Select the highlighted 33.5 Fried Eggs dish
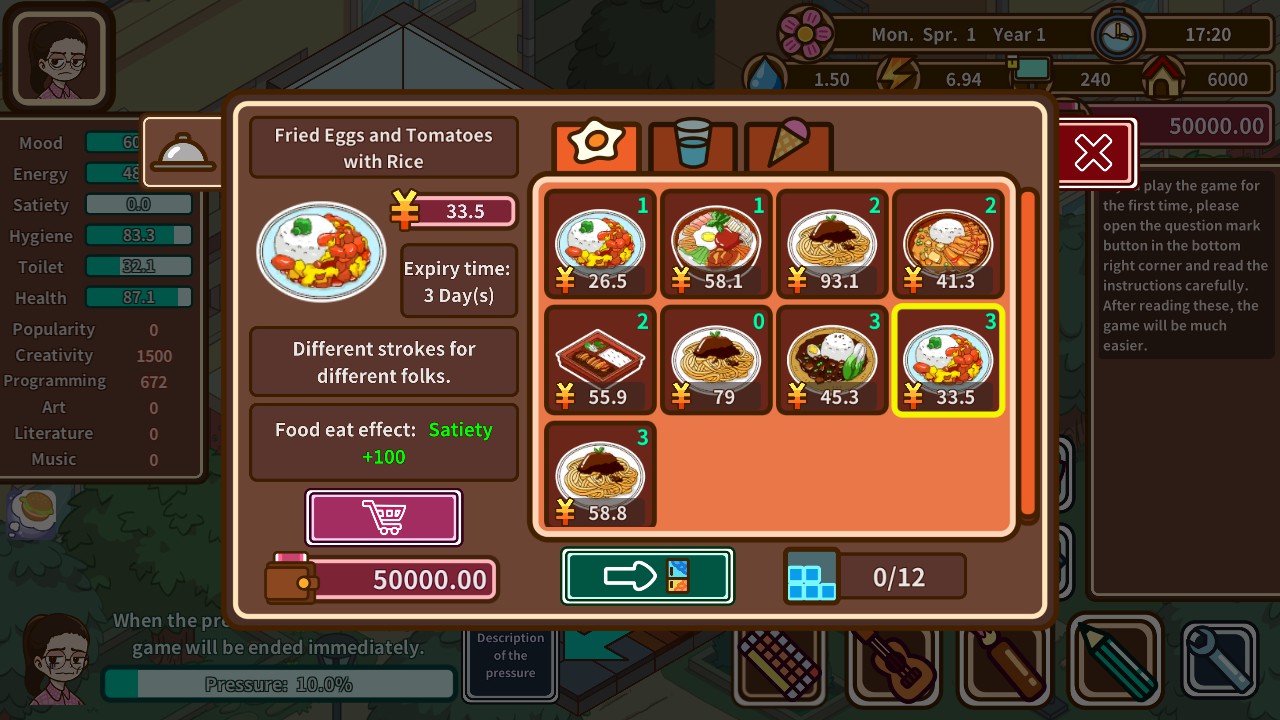 click(948, 360)
